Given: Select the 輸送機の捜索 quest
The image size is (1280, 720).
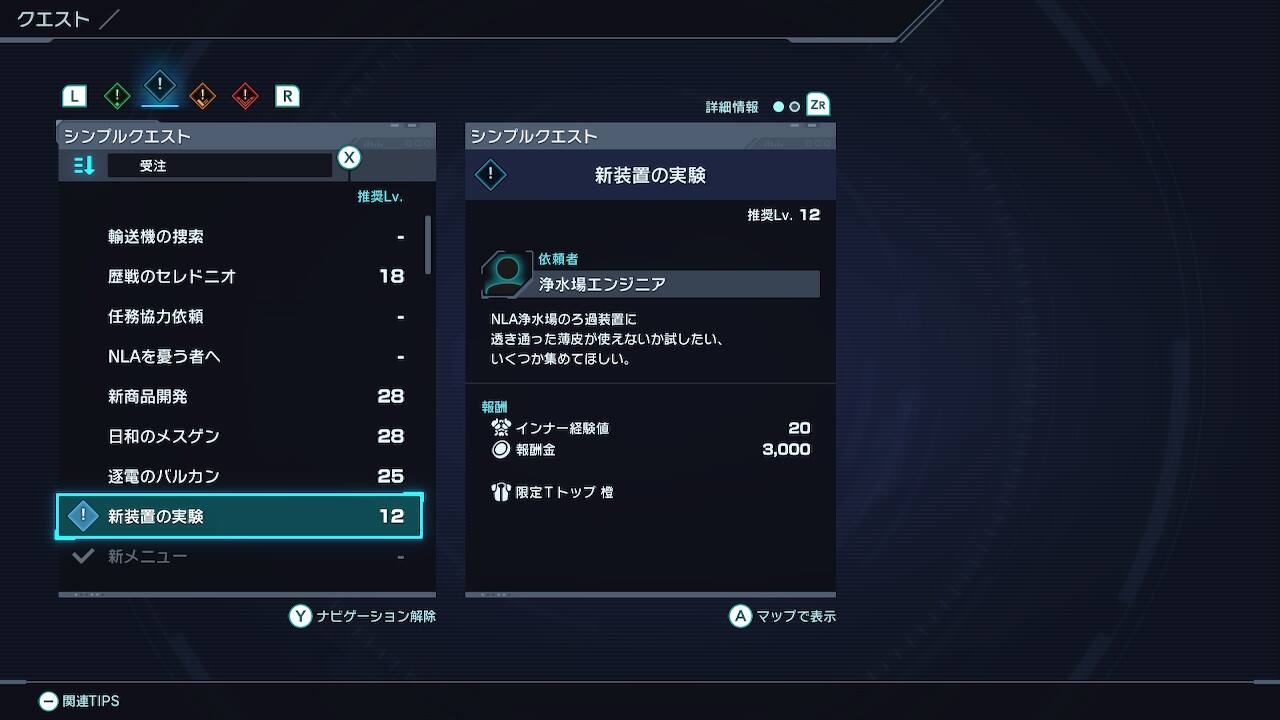Looking at the screenshot, I should coord(155,237).
